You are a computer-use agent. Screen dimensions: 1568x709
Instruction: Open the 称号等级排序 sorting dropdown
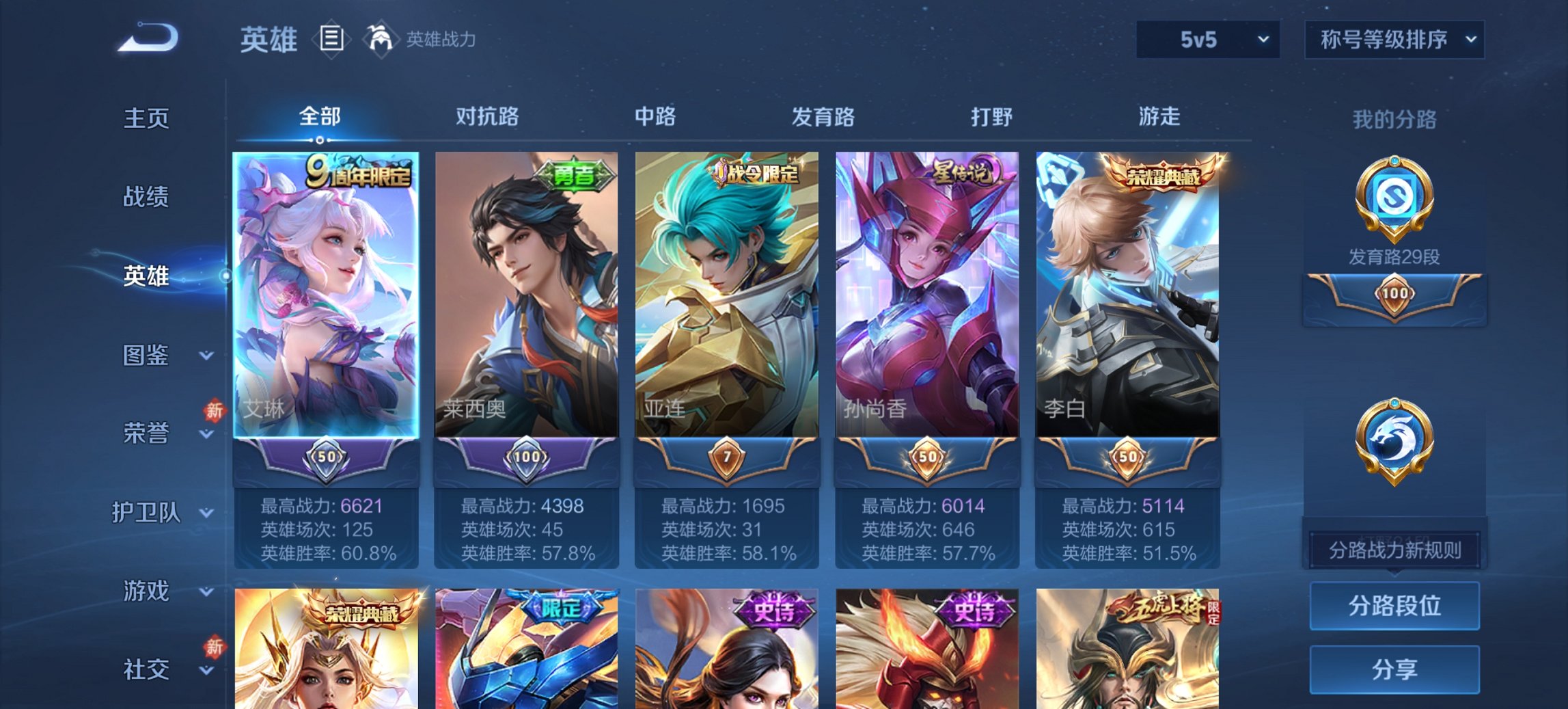1394,39
